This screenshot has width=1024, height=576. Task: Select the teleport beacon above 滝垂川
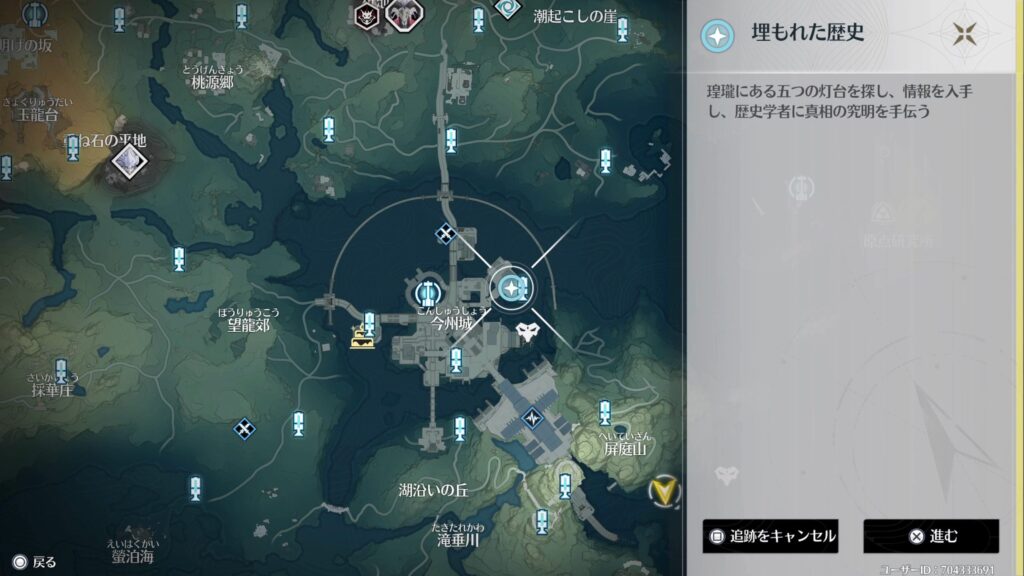tap(542, 520)
